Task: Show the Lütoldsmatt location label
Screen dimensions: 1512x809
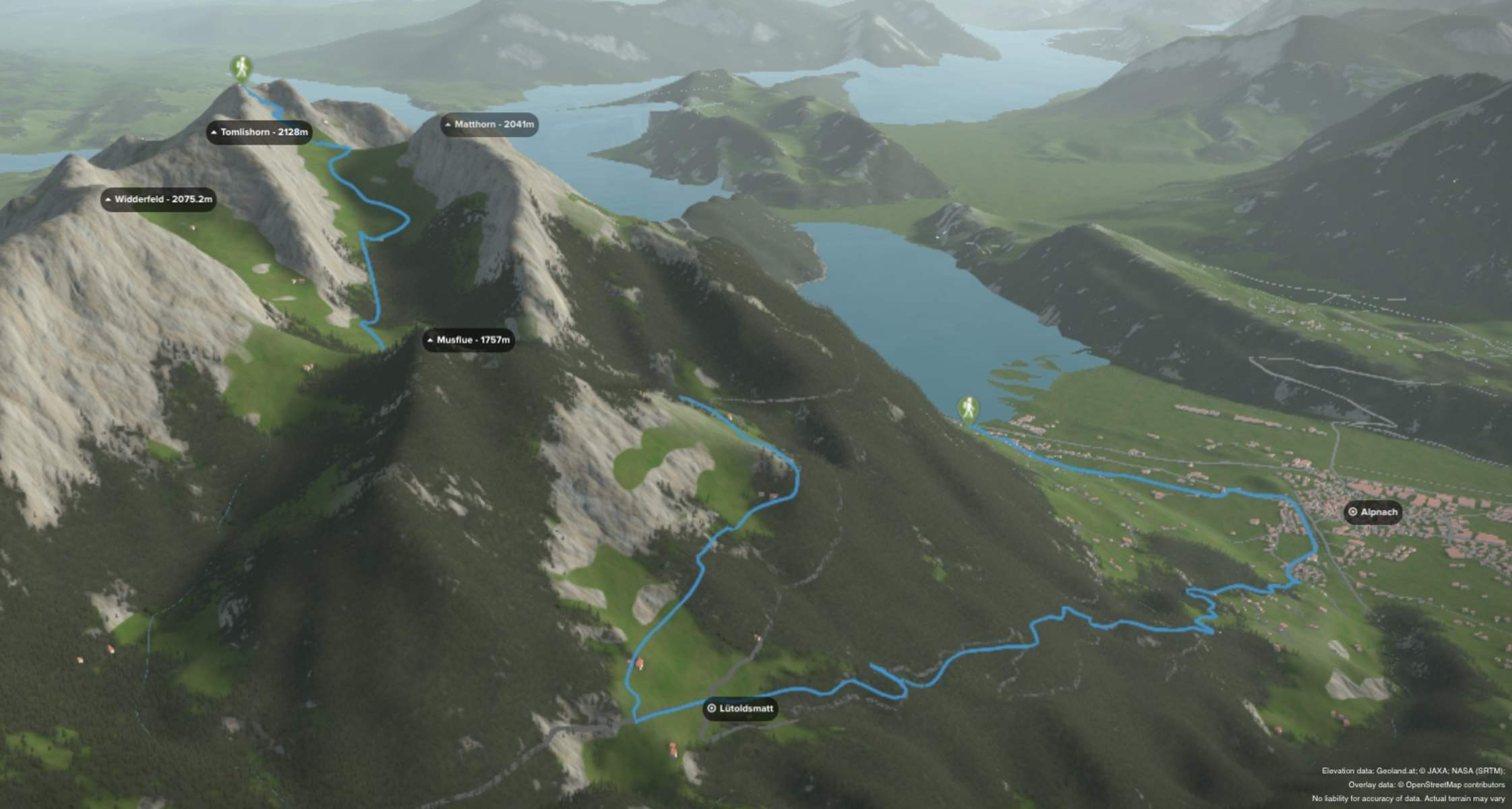Action: [739, 709]
